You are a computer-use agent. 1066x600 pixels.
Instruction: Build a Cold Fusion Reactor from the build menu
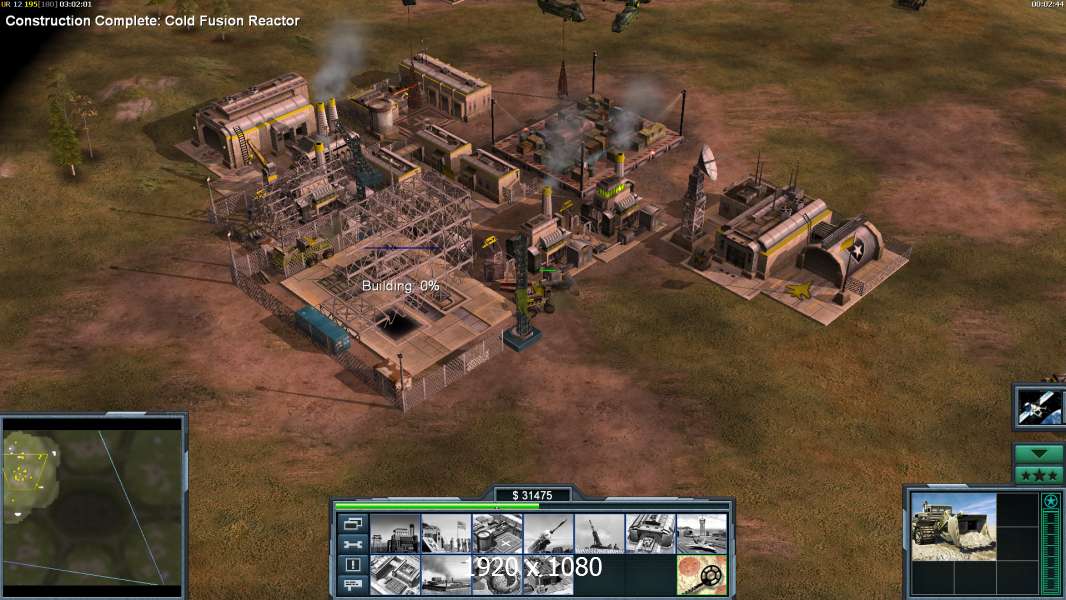395,534
